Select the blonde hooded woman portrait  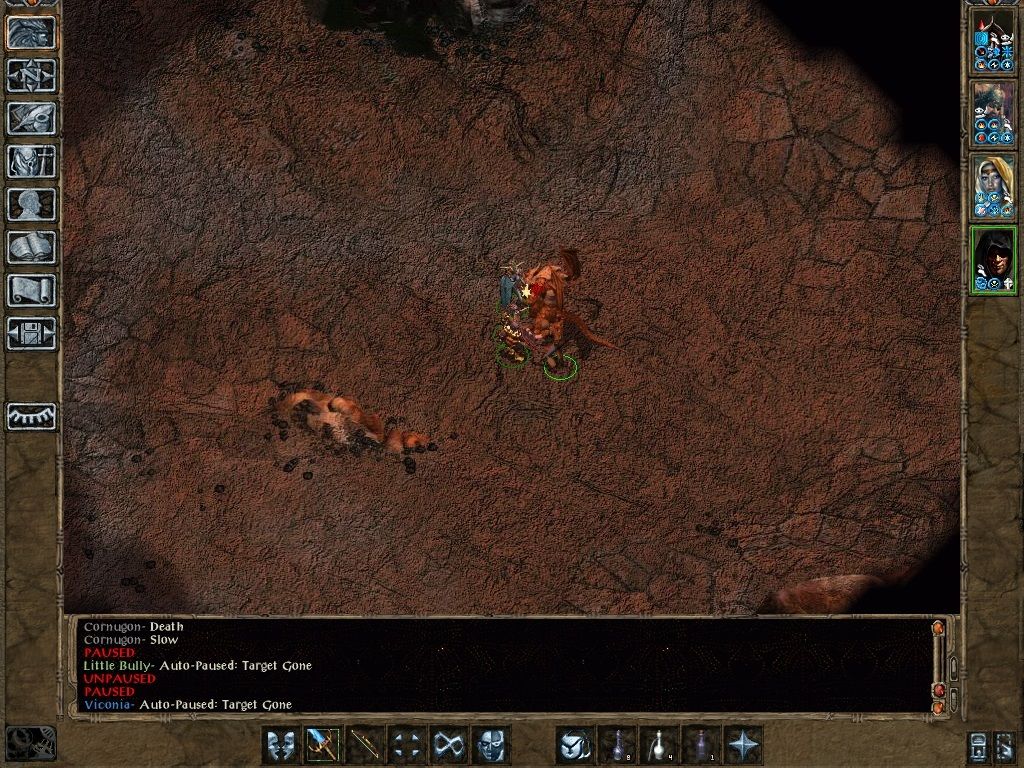[x=992, y=187]
